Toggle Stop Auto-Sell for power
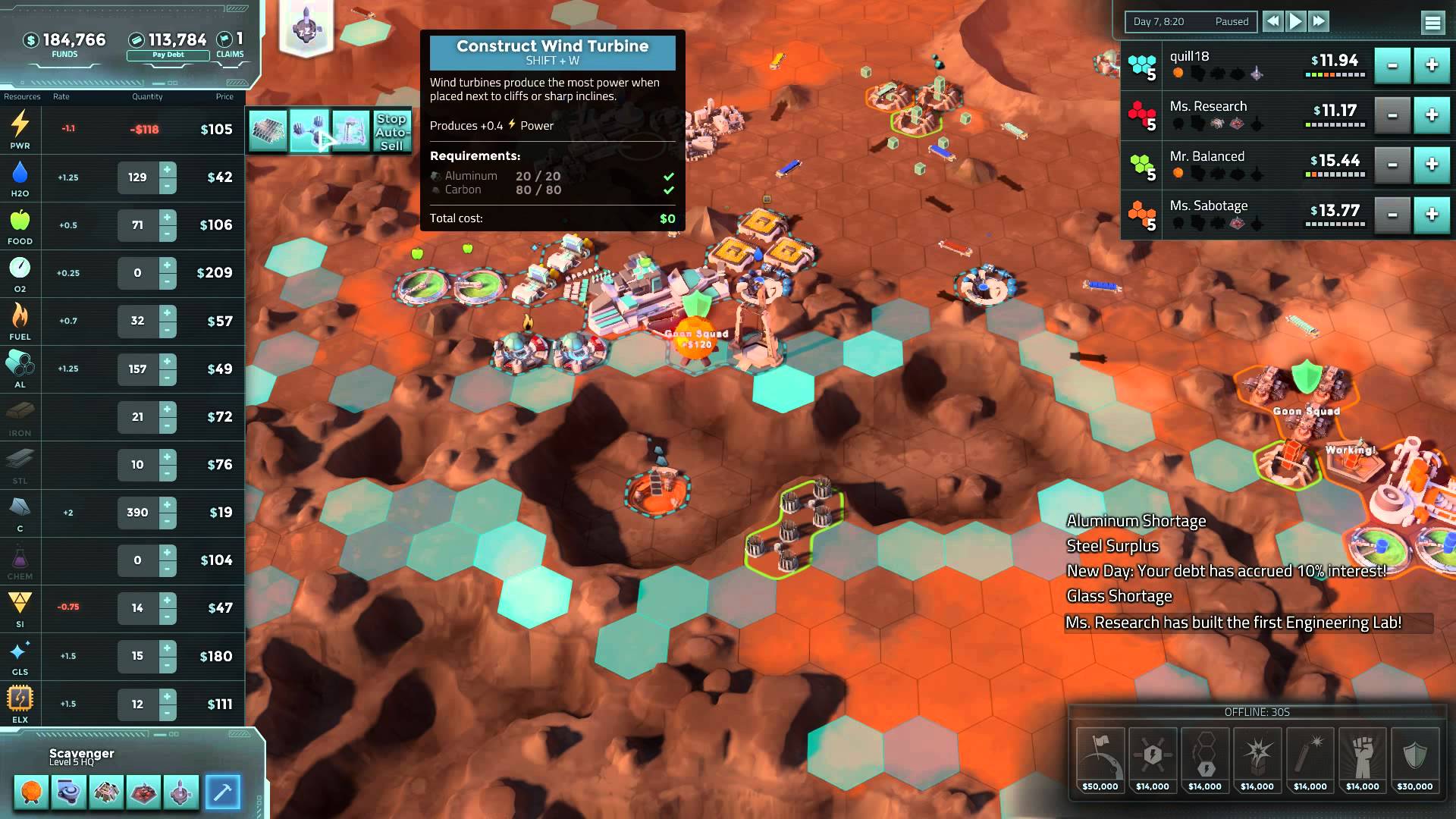This screenshot has width=1456, height=819. point(392,132)
